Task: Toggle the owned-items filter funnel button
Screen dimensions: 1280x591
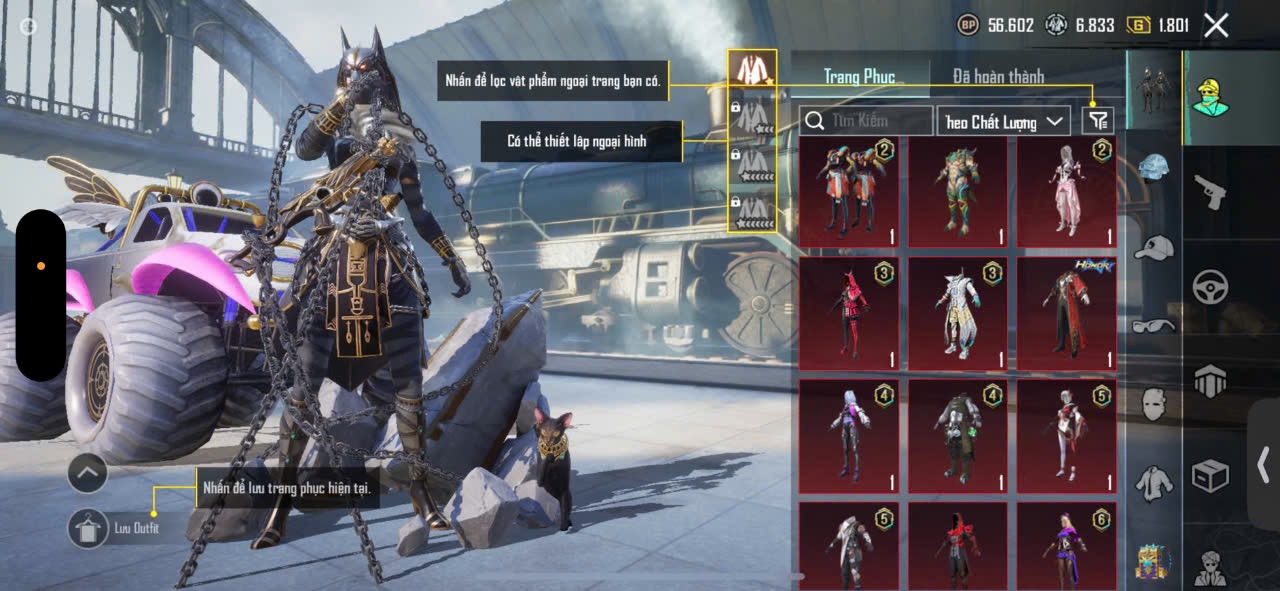Action: click(1098, 121)
